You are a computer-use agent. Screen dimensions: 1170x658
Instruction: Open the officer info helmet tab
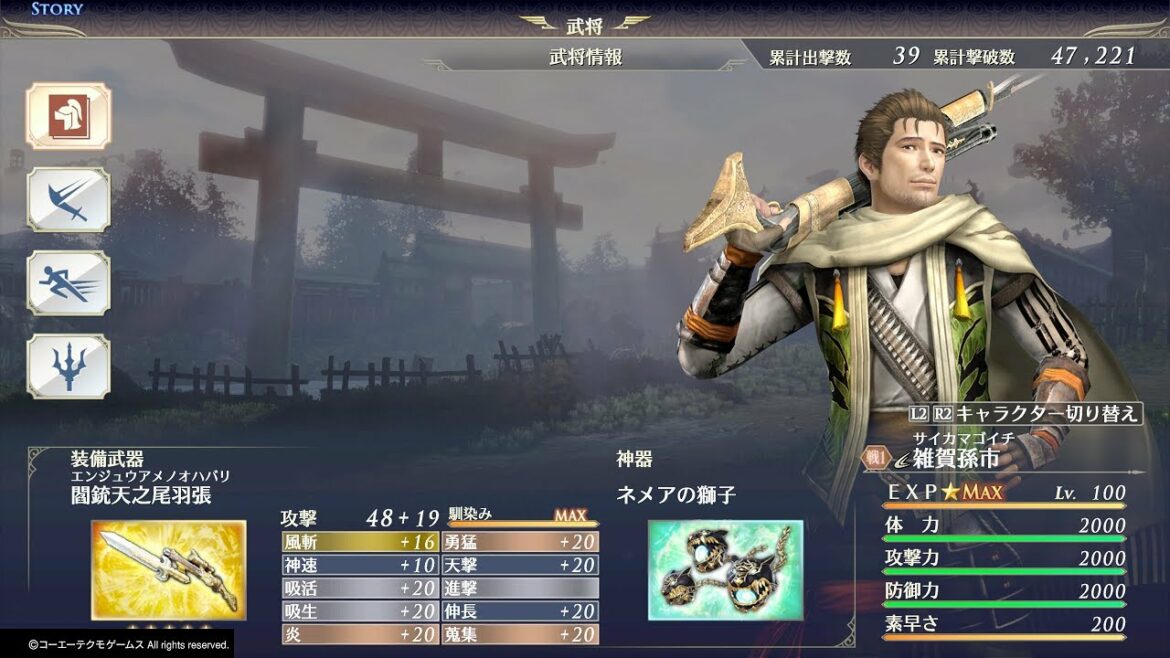pos(68,116)
